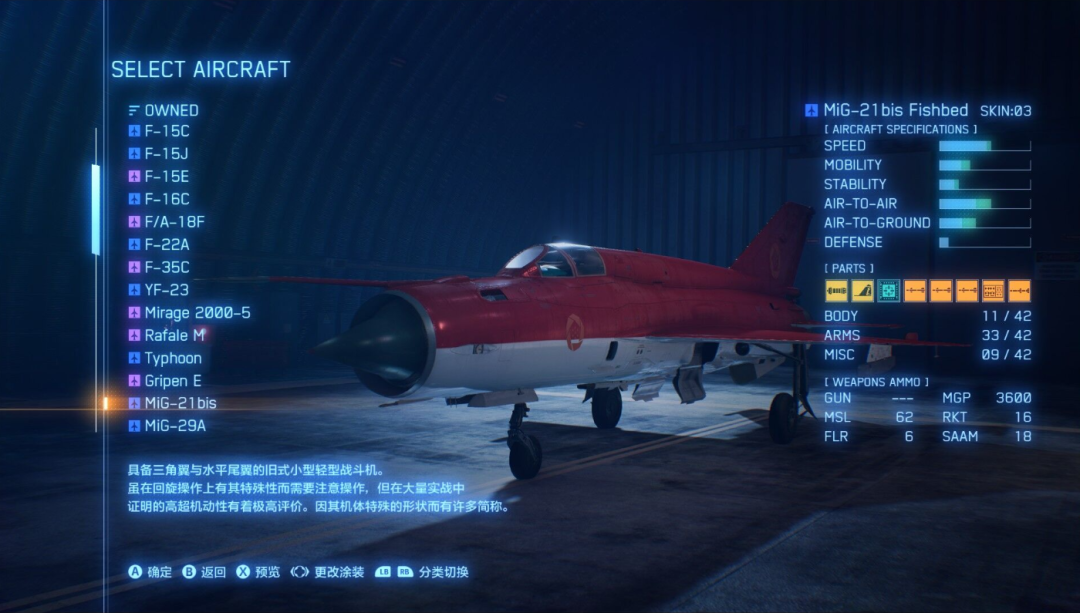Pick the Gripen E aircraft
This screenshot has width=1080, height=613.
click(x=173, y=381)
